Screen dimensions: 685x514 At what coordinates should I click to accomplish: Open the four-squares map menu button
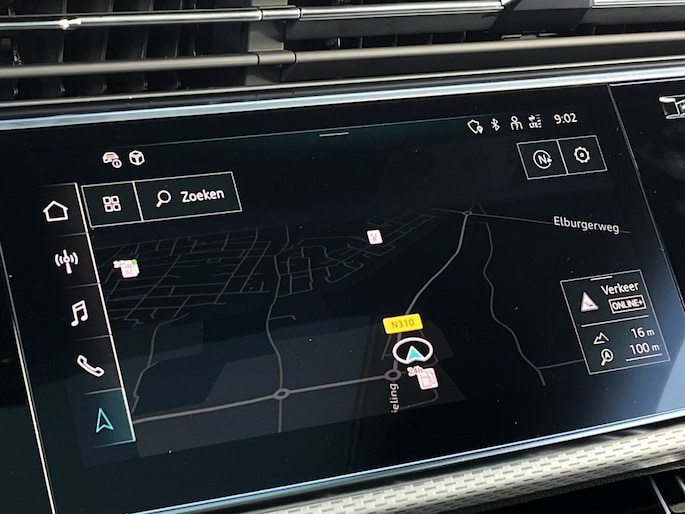111,203
